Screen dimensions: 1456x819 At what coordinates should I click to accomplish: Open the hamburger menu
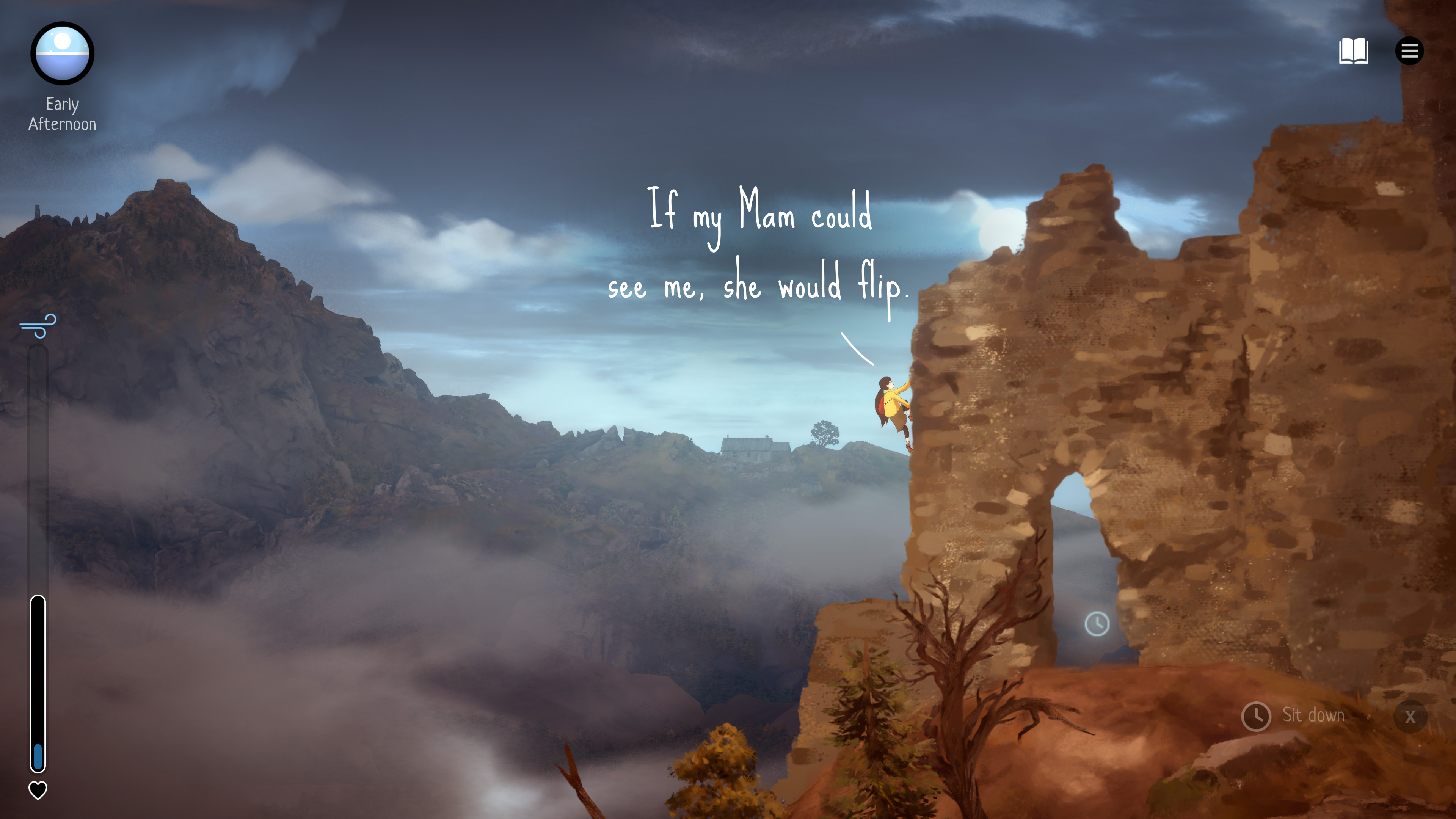pyautogui.click(x=1409, y=52)
